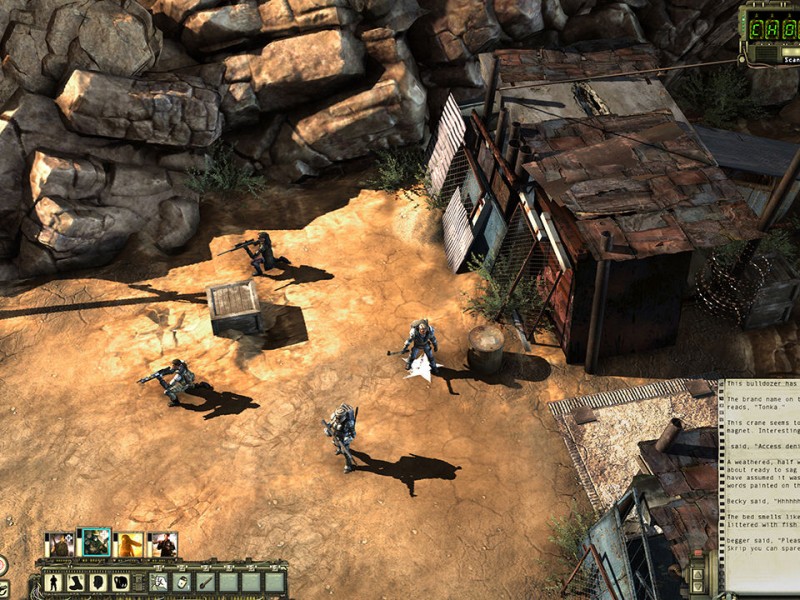Use the fist melee icon
This screenshot has width=800, height=600.
pyautogui.click(x=122, y=582)
